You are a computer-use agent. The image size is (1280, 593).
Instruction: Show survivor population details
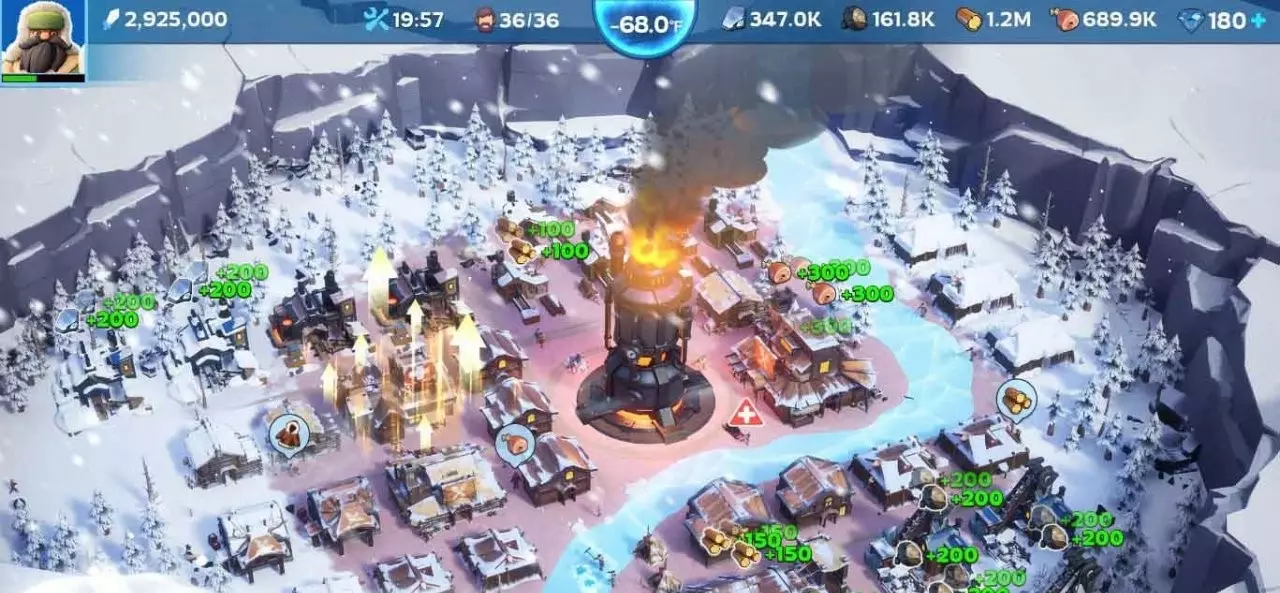tap(485, 19)
